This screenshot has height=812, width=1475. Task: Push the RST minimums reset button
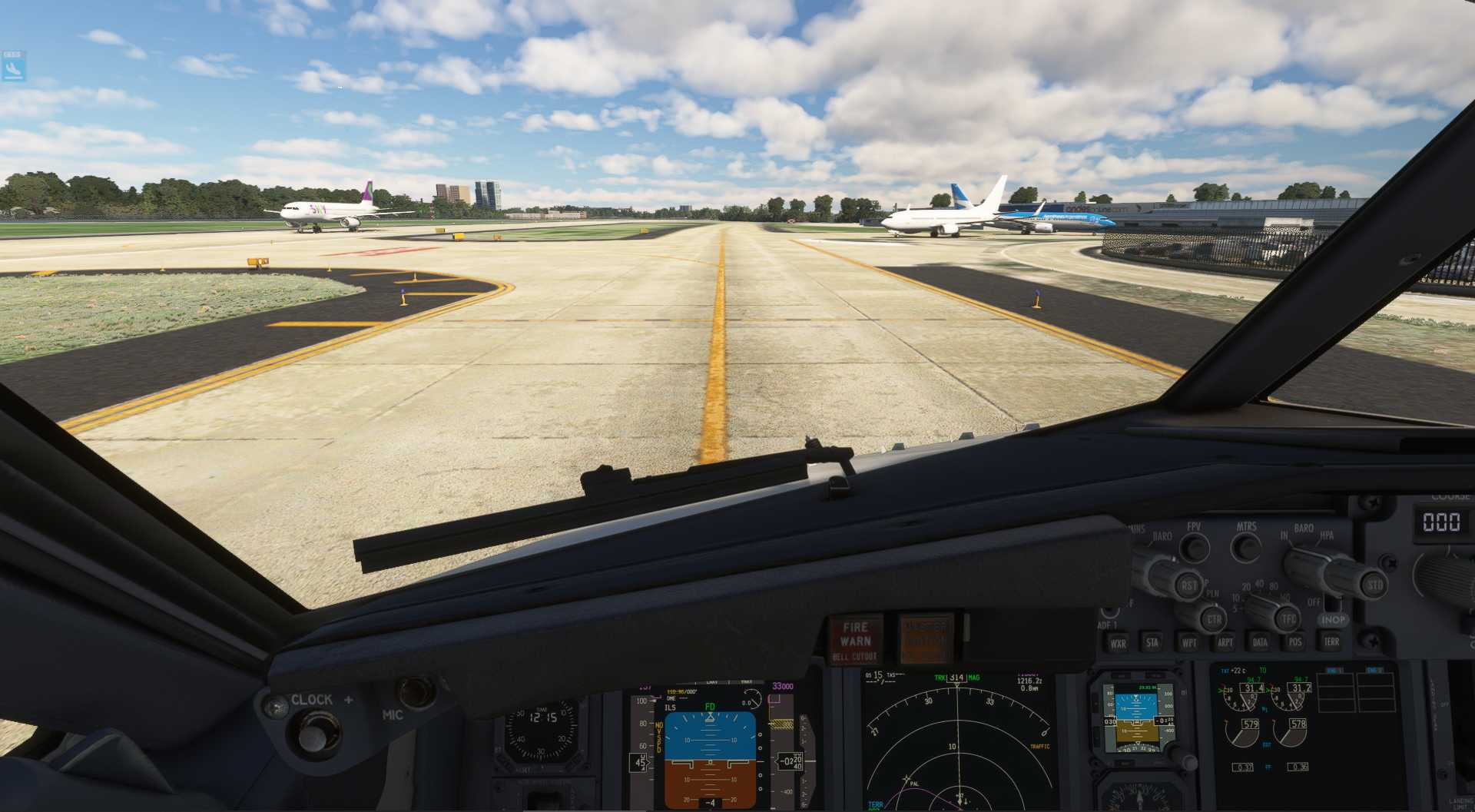click(x=1188, y=585)
